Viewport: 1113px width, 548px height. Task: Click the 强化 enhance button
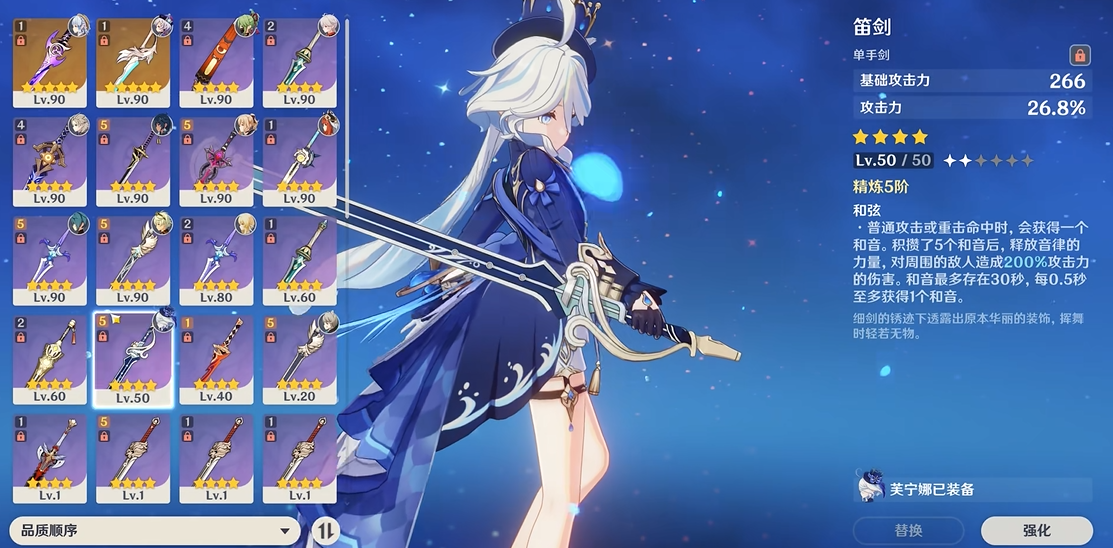pos(1036,530)
